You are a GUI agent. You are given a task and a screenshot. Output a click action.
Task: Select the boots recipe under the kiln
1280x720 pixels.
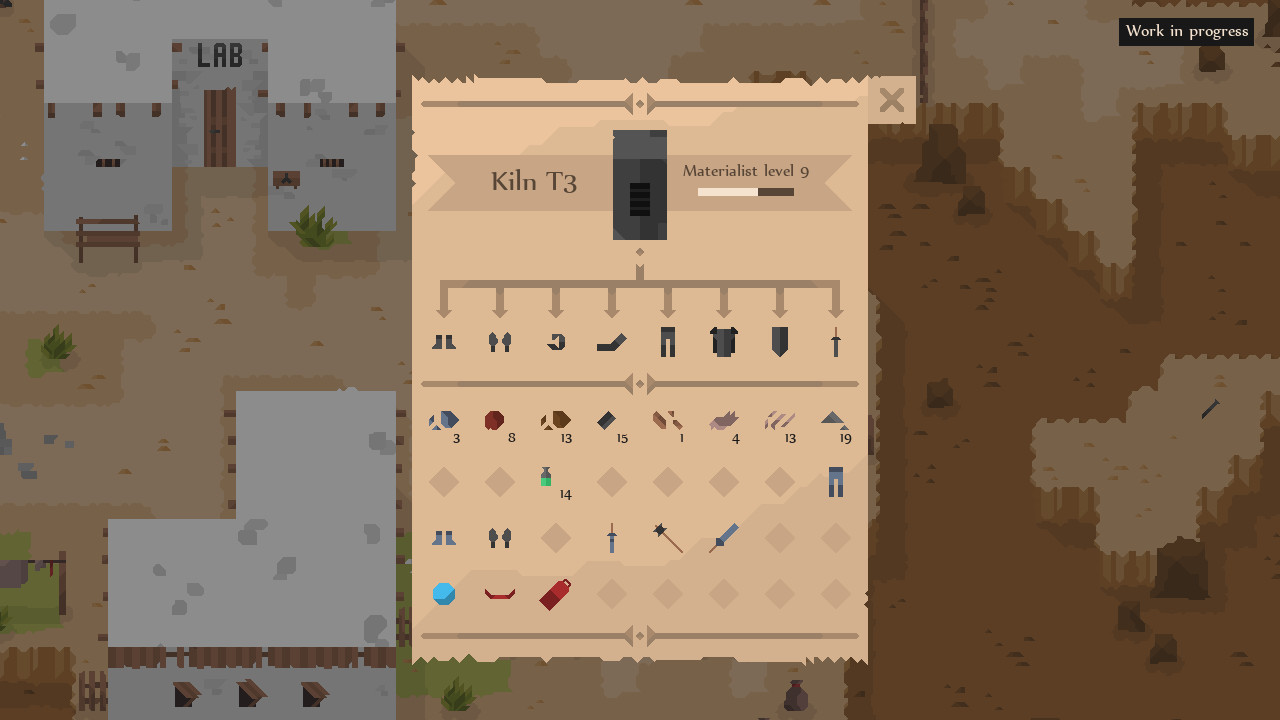(444, 340)
